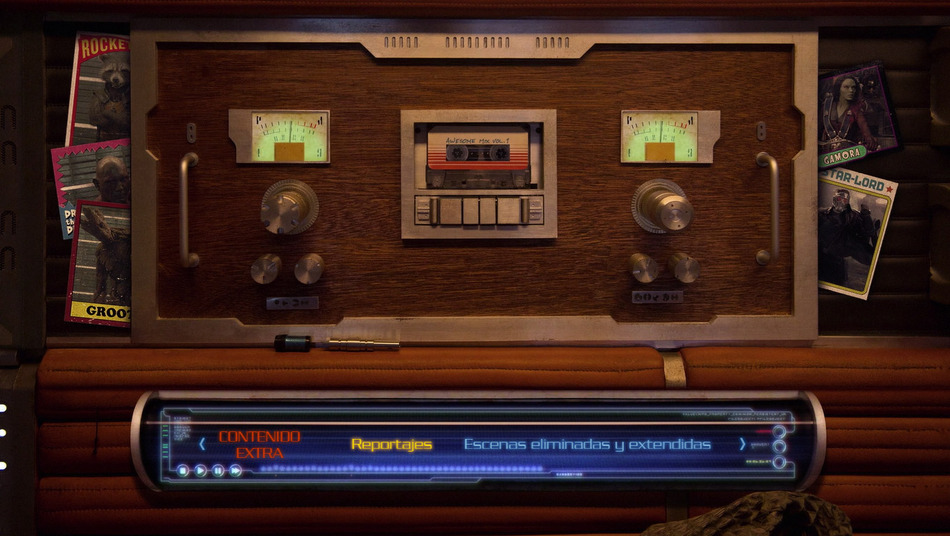Activate the play icon on the panel

point(201,470)
